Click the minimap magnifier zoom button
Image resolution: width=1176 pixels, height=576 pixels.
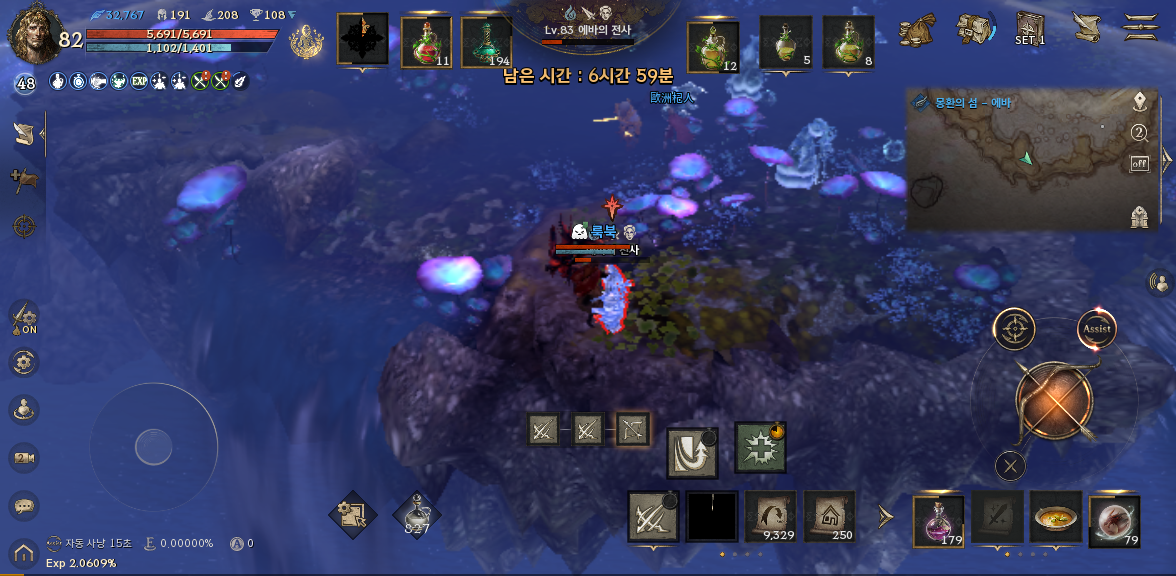coord(1139,133)
